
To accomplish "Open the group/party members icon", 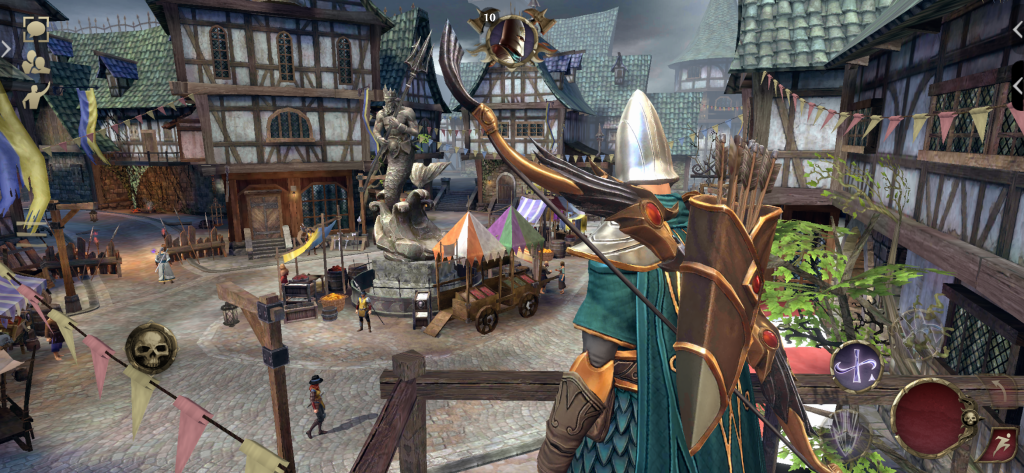I will [x=36, y=62].
